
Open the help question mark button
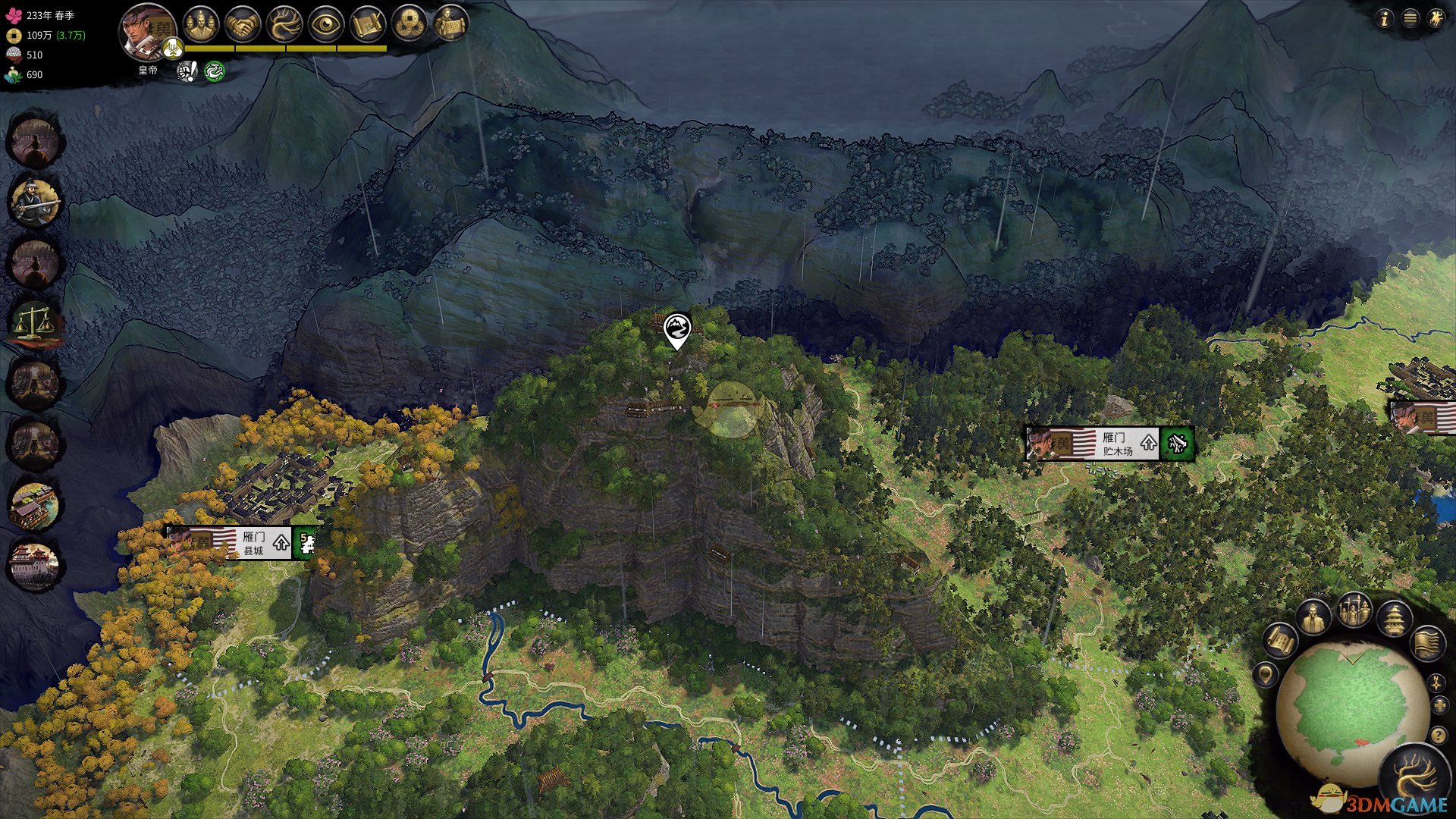point(1438,735)
